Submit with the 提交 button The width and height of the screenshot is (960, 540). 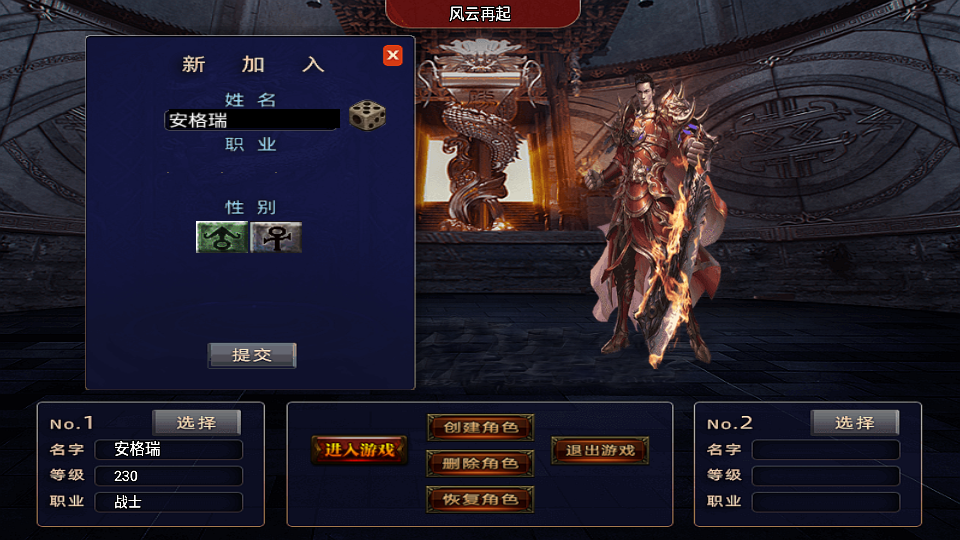[252, 355]
